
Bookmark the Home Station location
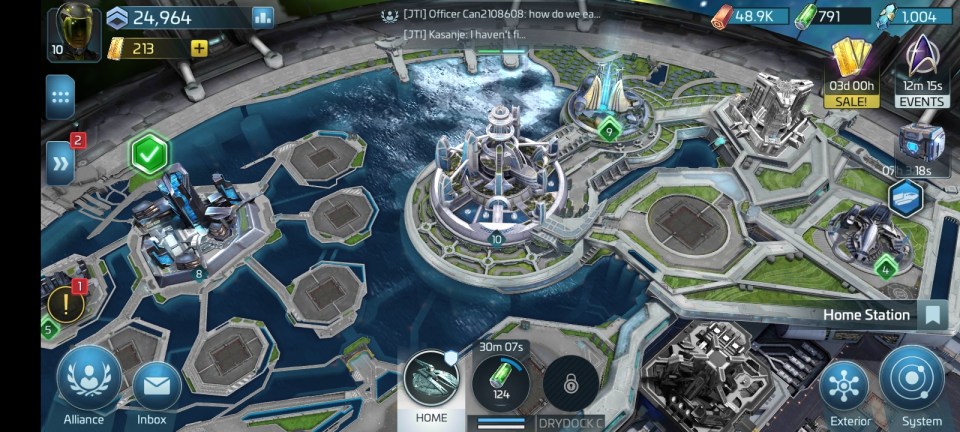click(x=933, y=315)
